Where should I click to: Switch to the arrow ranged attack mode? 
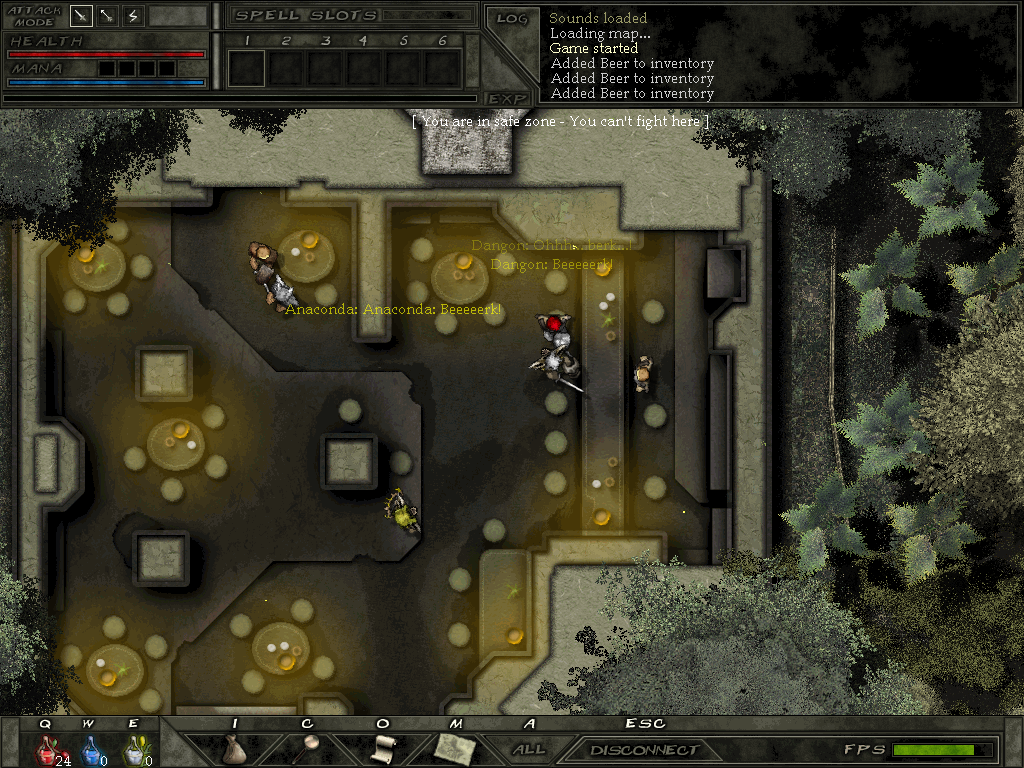pos(107,16)
